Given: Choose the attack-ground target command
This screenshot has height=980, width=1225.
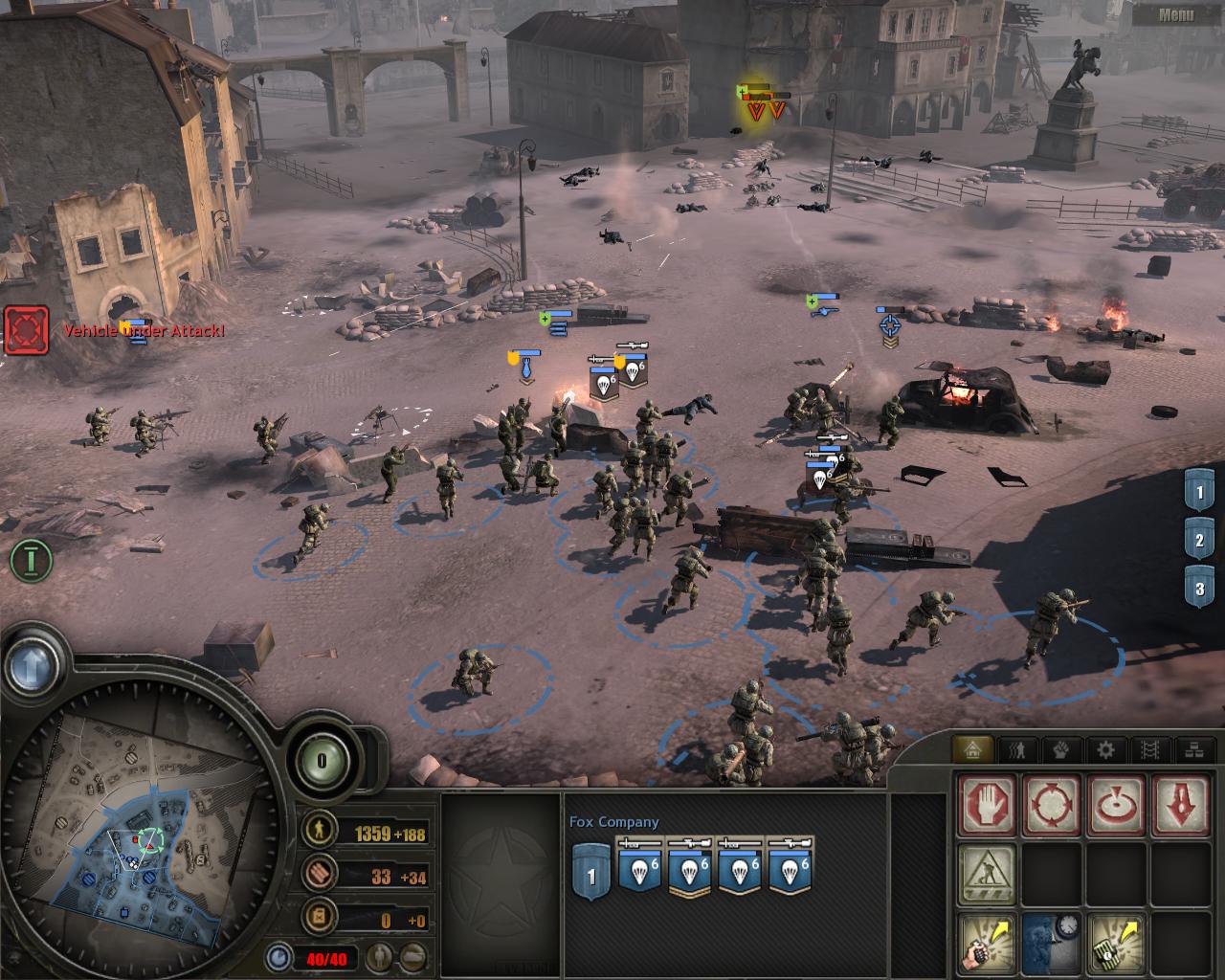Looking at the screenshot, I should coord(1115,804).
